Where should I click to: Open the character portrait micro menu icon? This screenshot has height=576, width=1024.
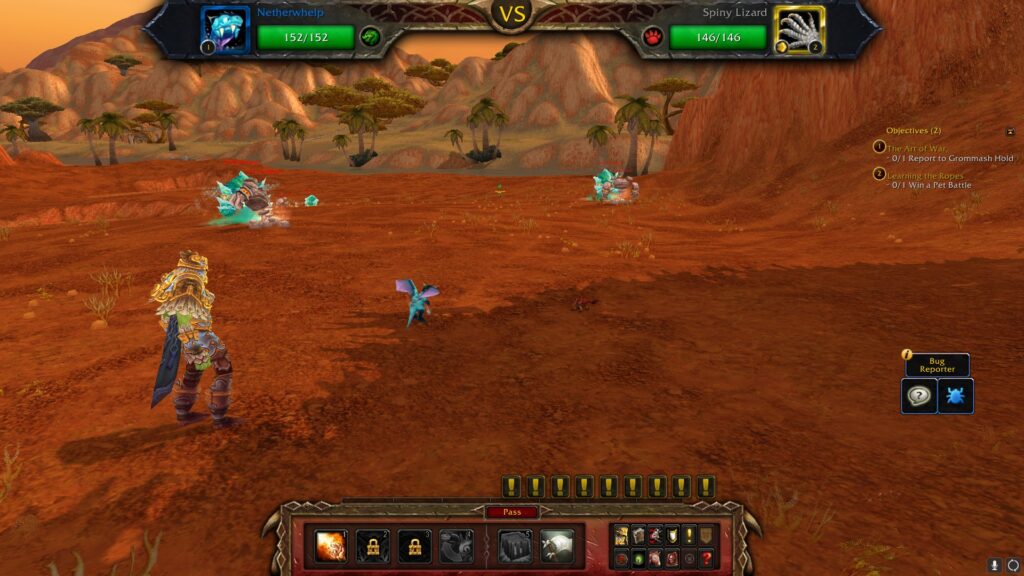coord(621,536)
